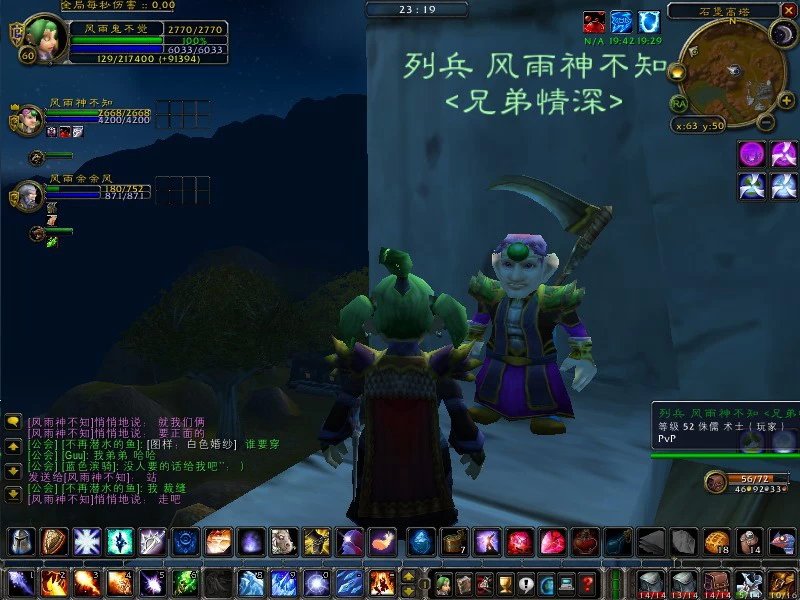Use the red heart-shaped potion
Image resolution: width=800 pixels, height=600 pixels.
[x=585, y=542]
